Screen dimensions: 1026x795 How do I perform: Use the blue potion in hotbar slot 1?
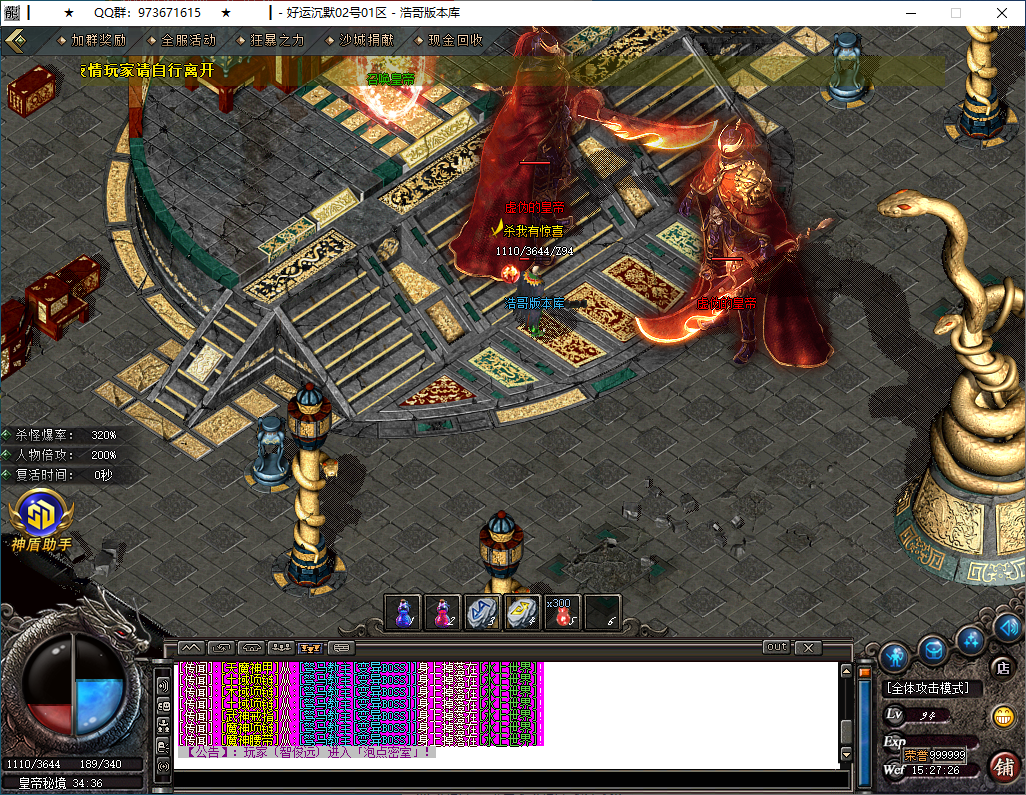(x=404, y=612)
